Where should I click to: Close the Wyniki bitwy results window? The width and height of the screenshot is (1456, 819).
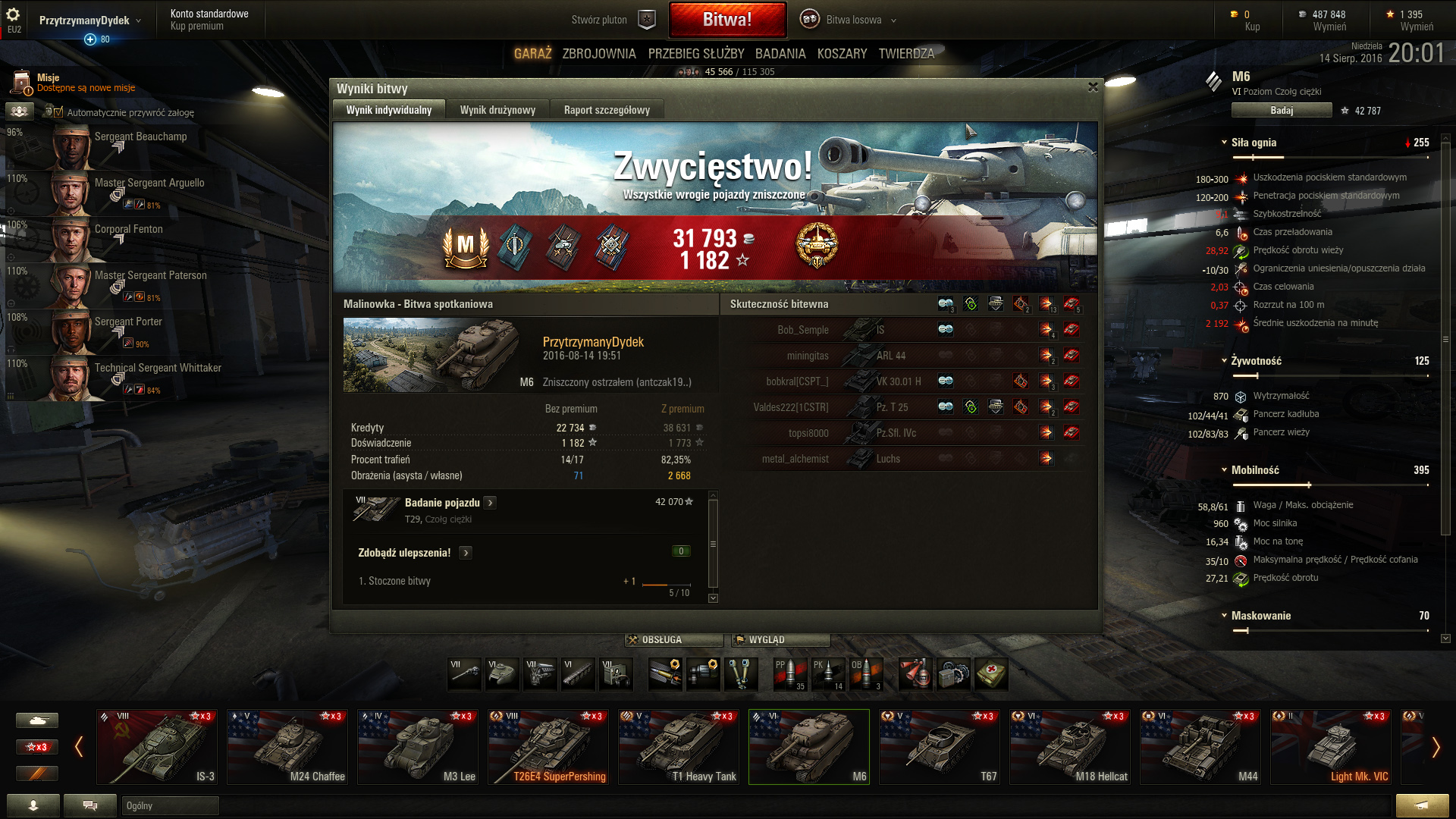[1093, 87]
